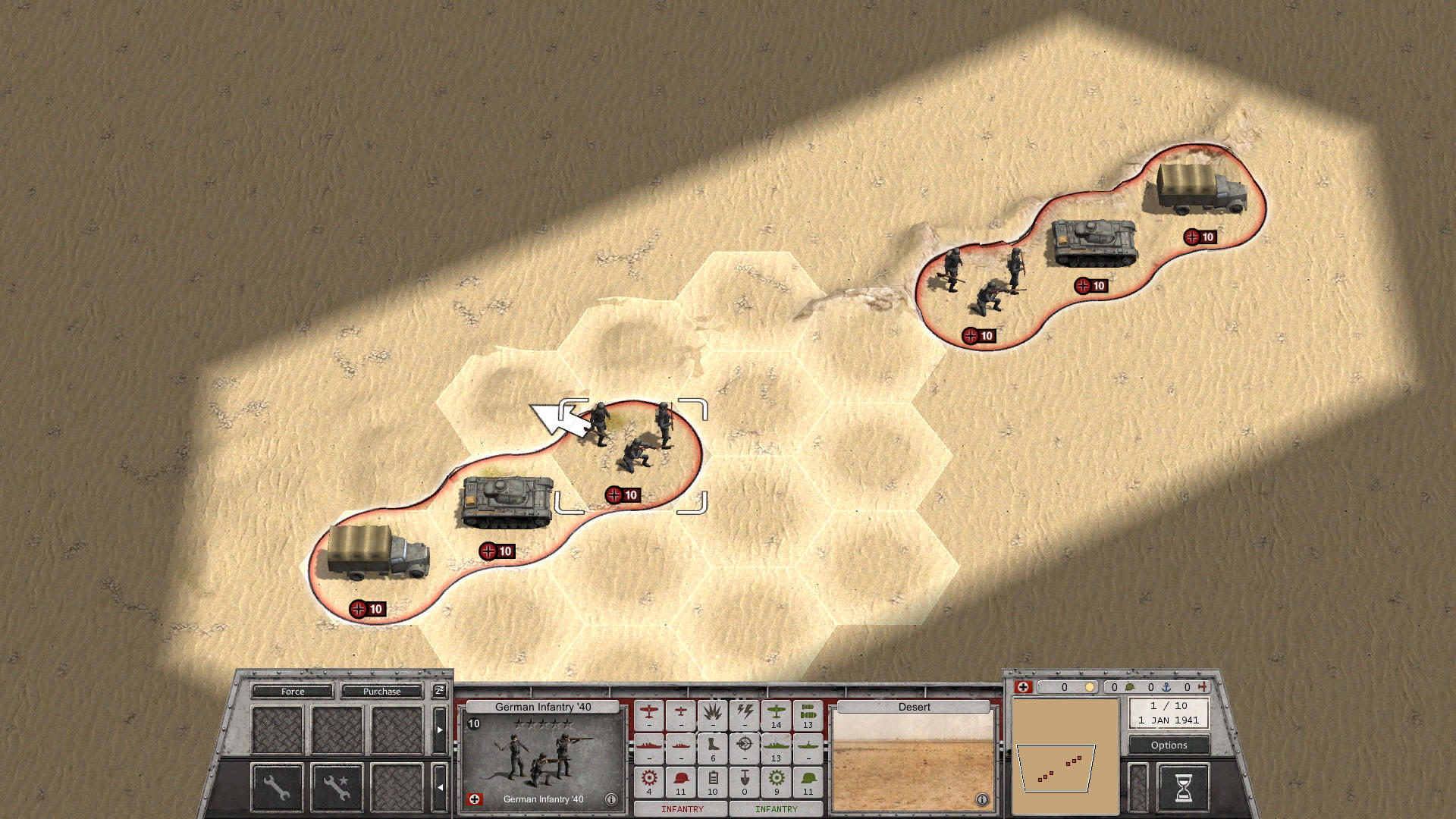This screenshot has height=819, width=1456.
Task: Collapse the bottom slot row with left arrow
Action: [440, 786]
